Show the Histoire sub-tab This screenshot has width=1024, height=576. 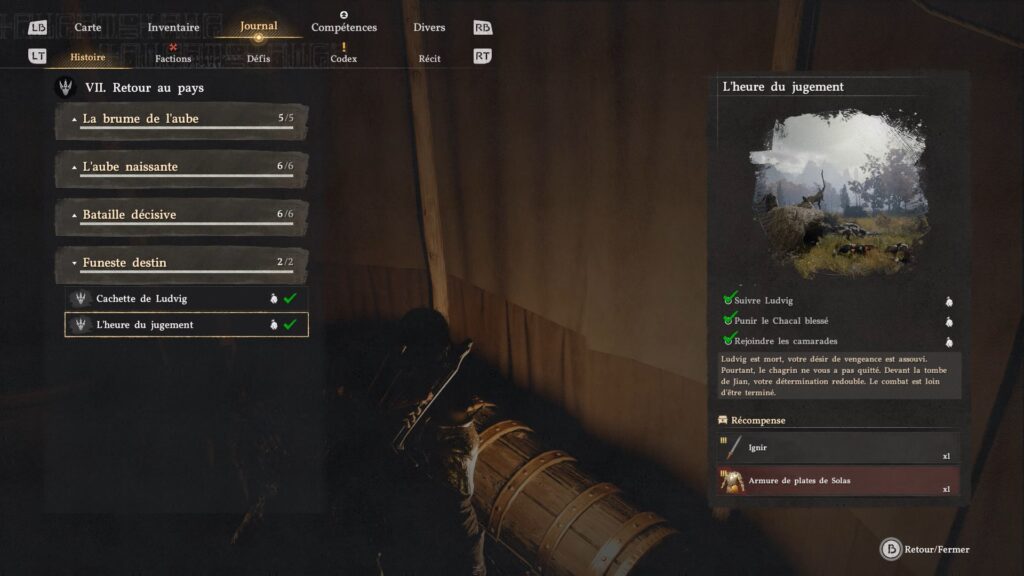(x=88, y=58)
